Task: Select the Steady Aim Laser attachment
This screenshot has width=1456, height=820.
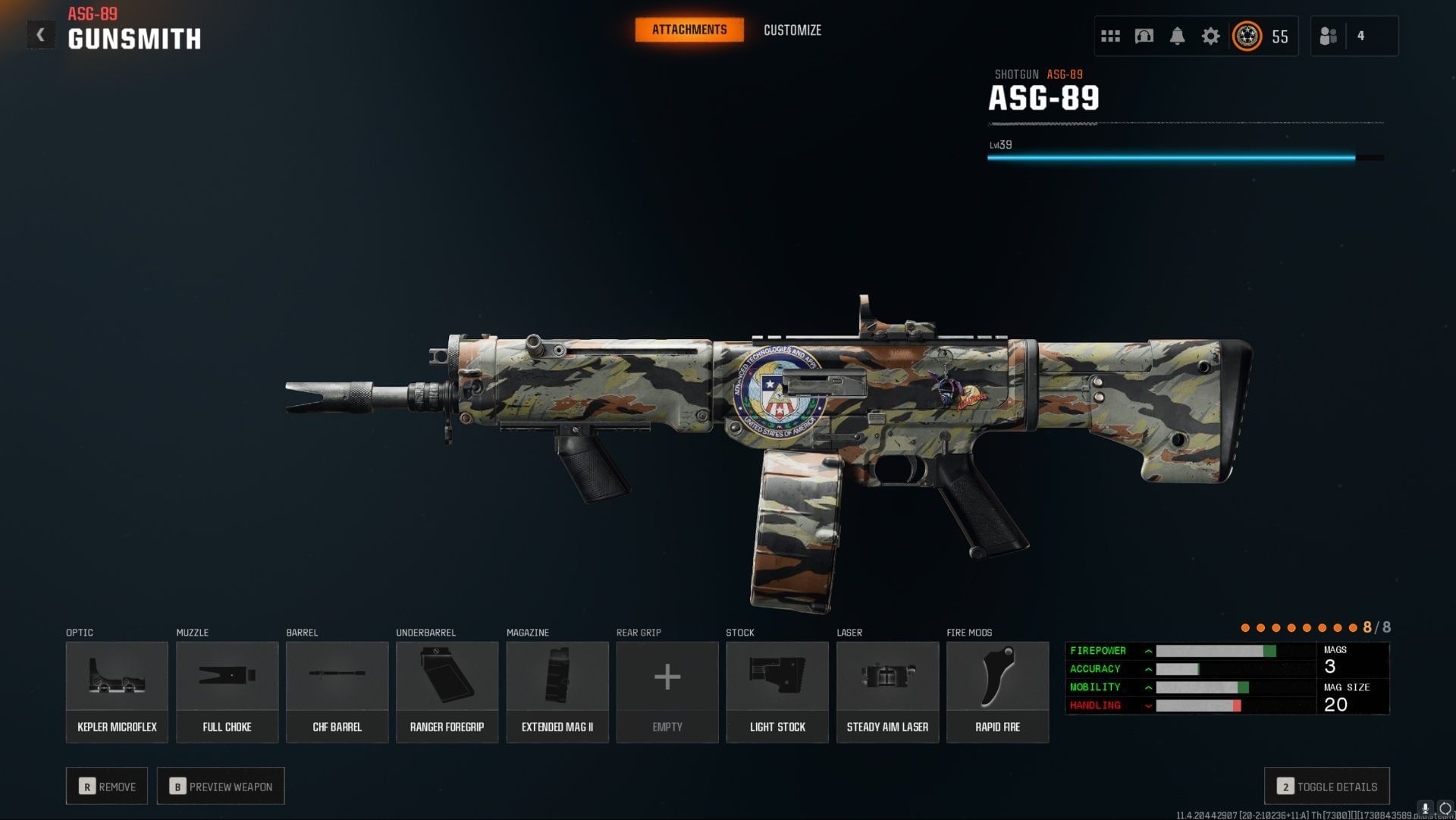Action: (x=887, y=690)
